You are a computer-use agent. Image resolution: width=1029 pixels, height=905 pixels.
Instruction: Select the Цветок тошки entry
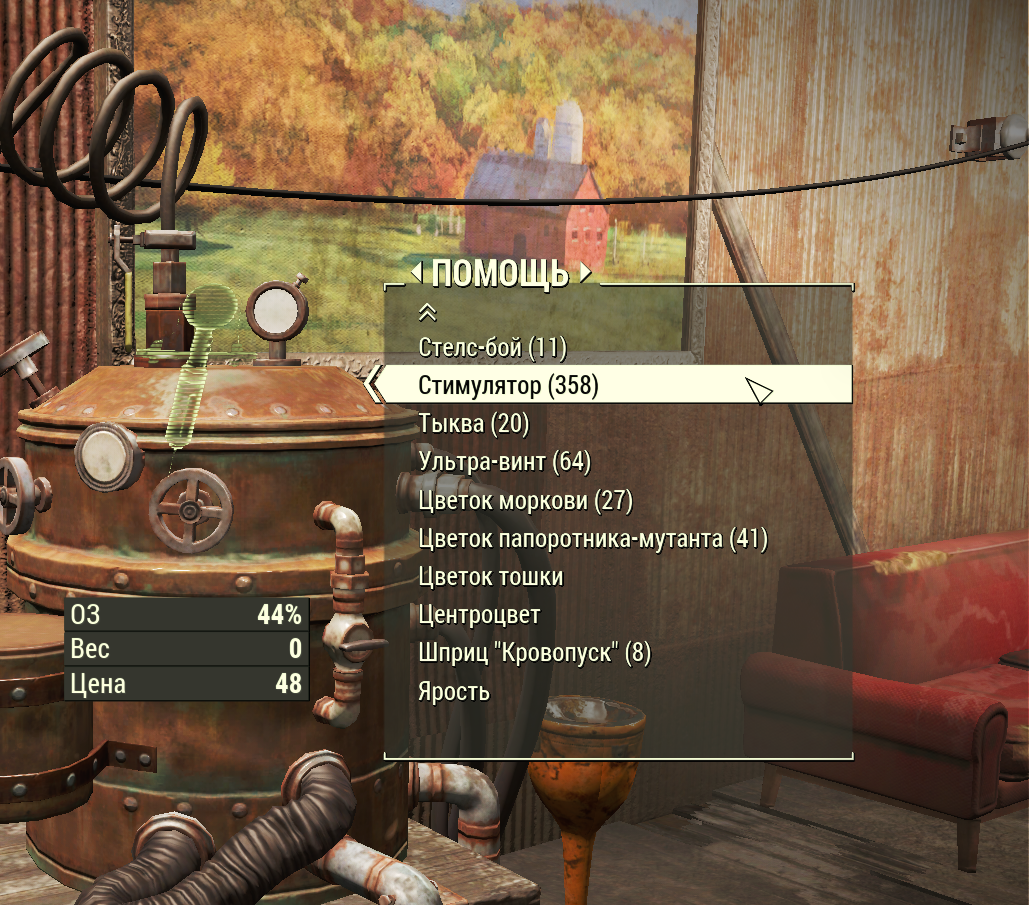[x=490, y=577]
